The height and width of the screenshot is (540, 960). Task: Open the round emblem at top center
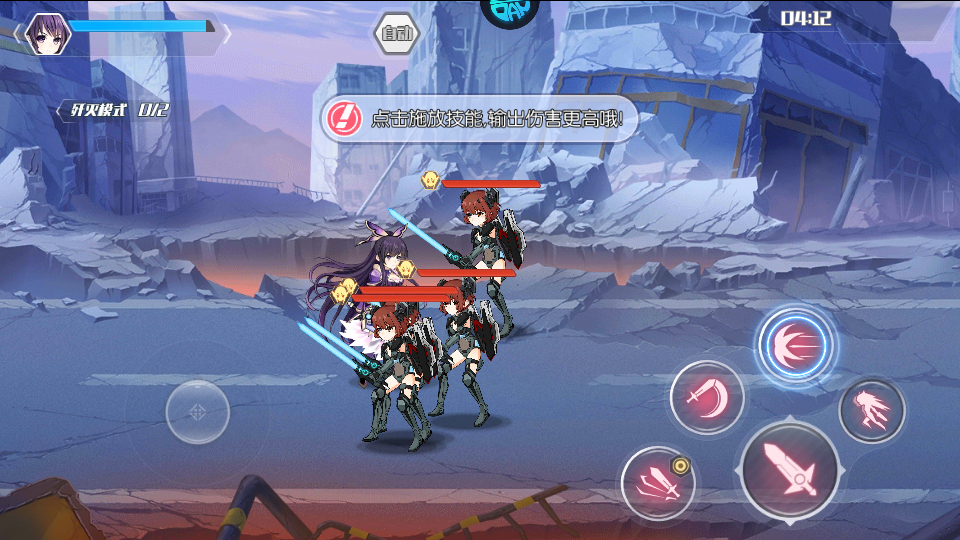[510, 8]
